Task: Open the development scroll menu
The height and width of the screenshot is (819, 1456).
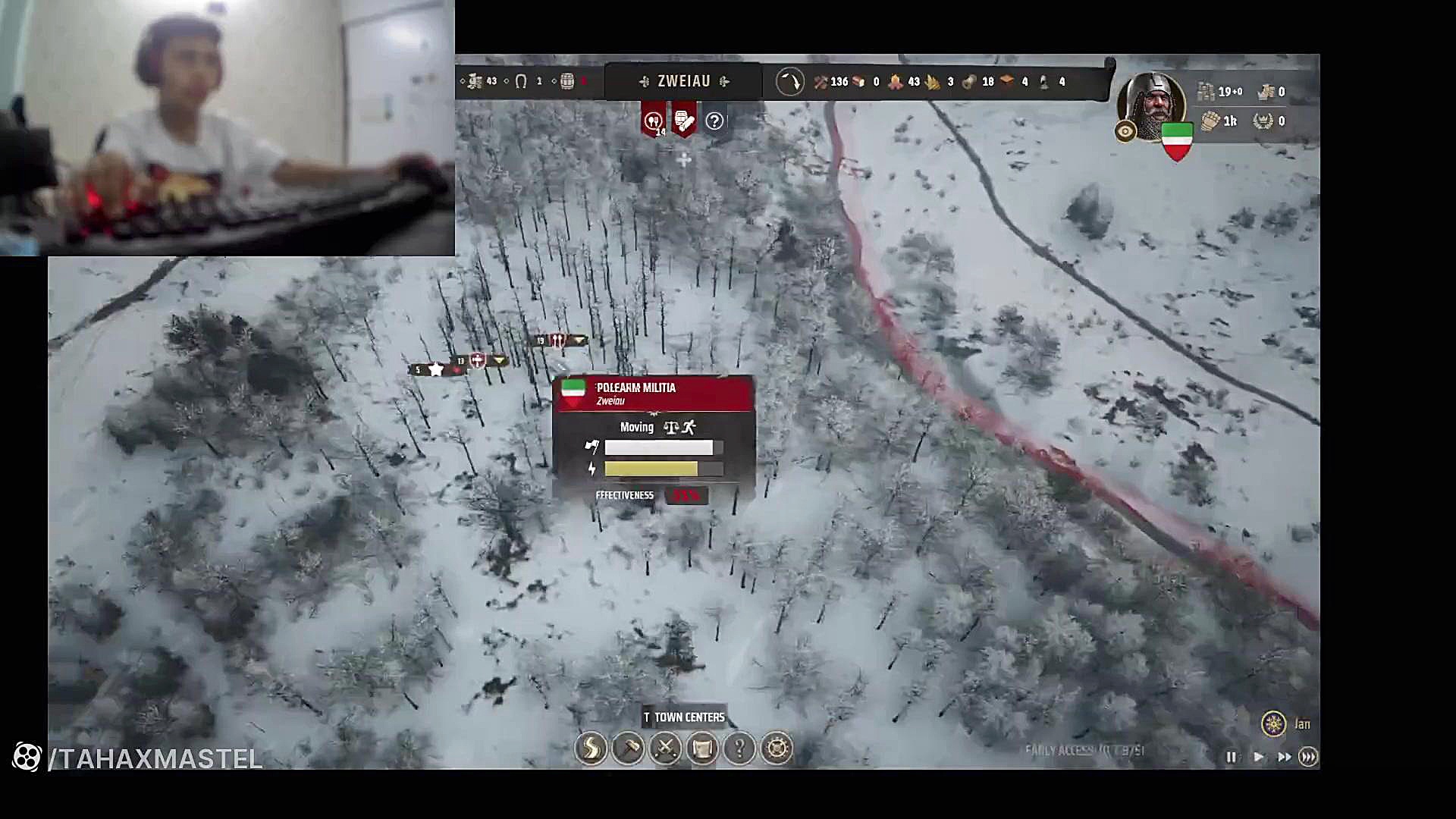Action: (x=702, y=748)
